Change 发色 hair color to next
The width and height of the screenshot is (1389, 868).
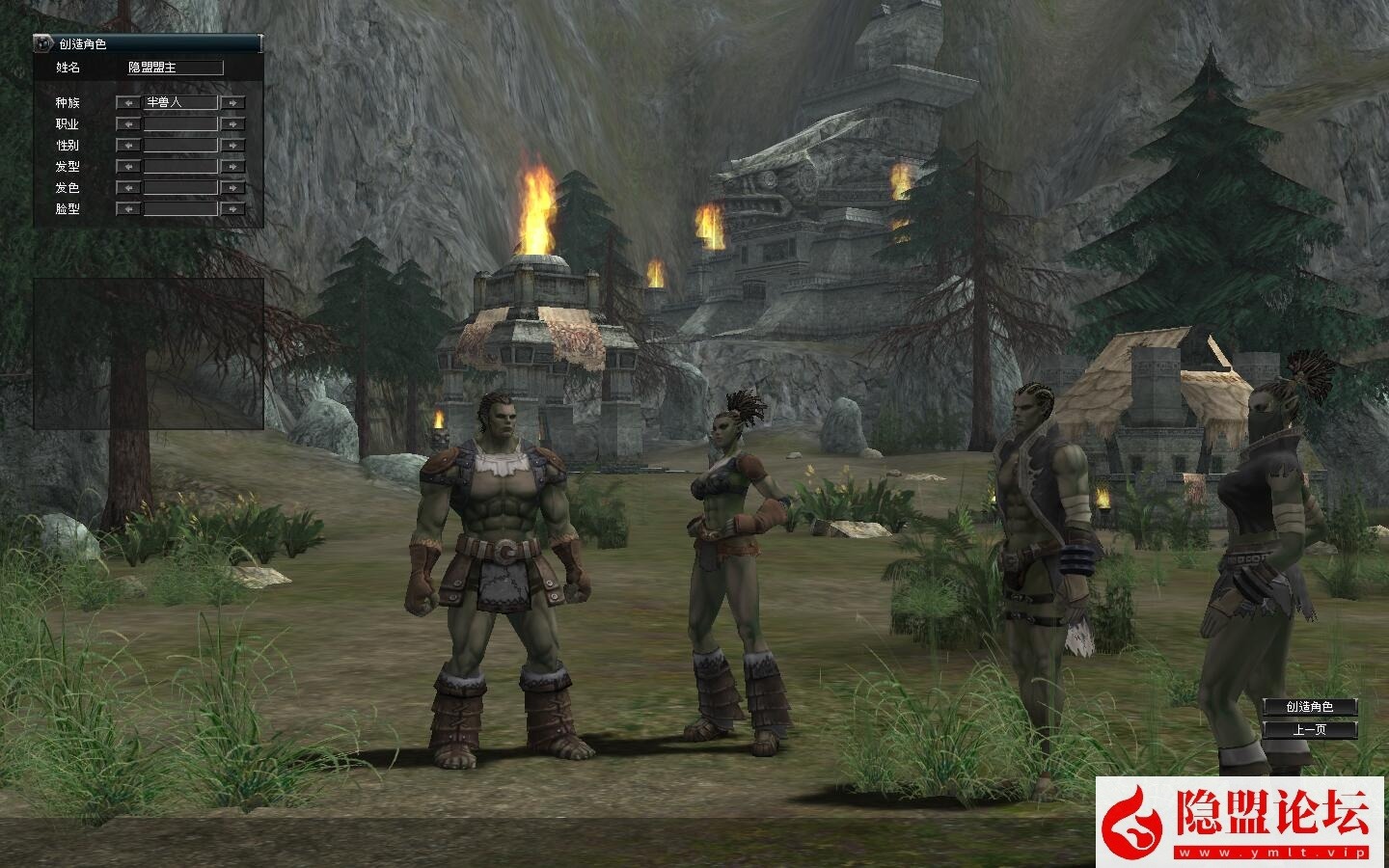click(232, 187)
